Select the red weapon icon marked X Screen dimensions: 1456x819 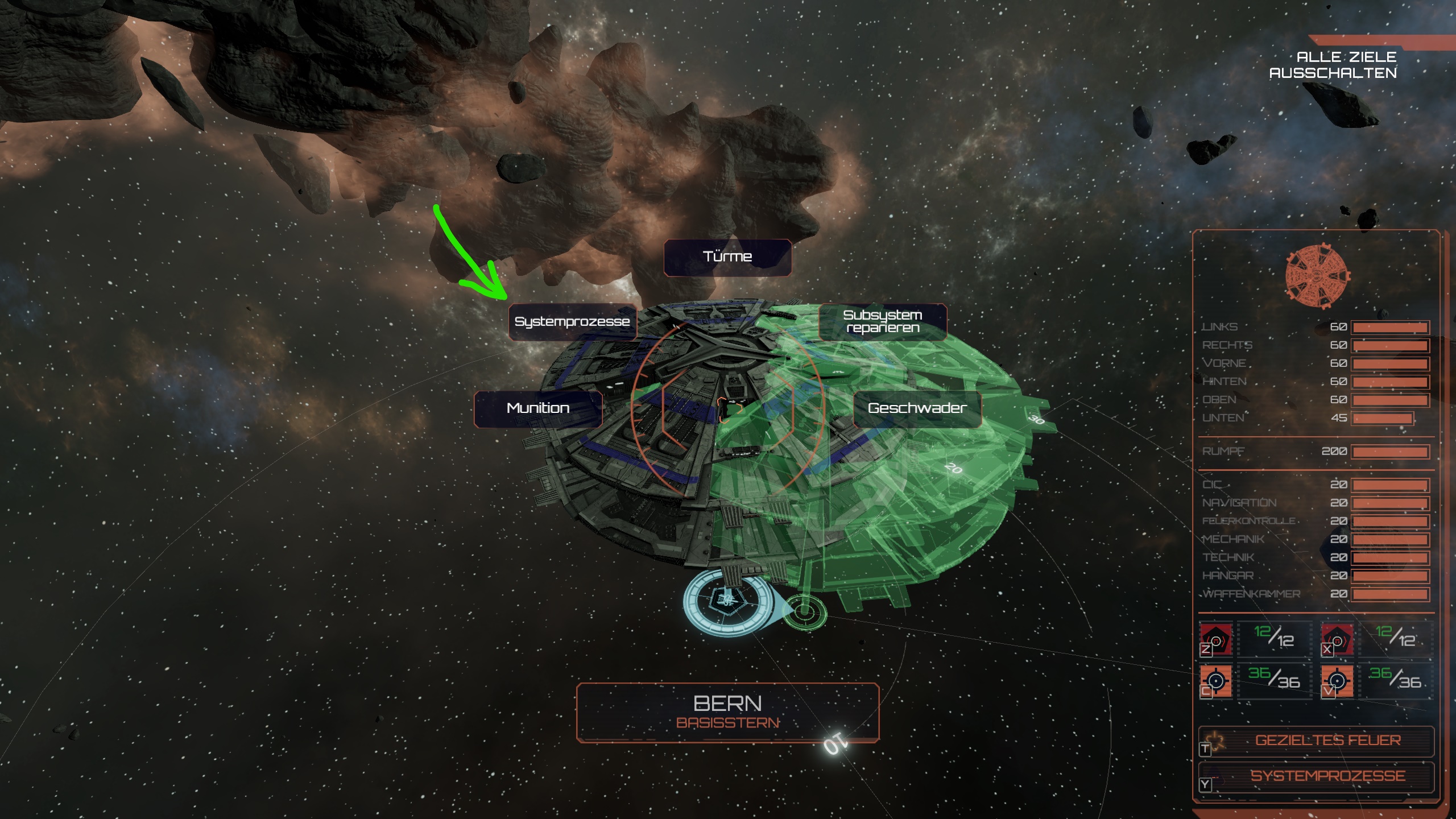[1337, 640]
